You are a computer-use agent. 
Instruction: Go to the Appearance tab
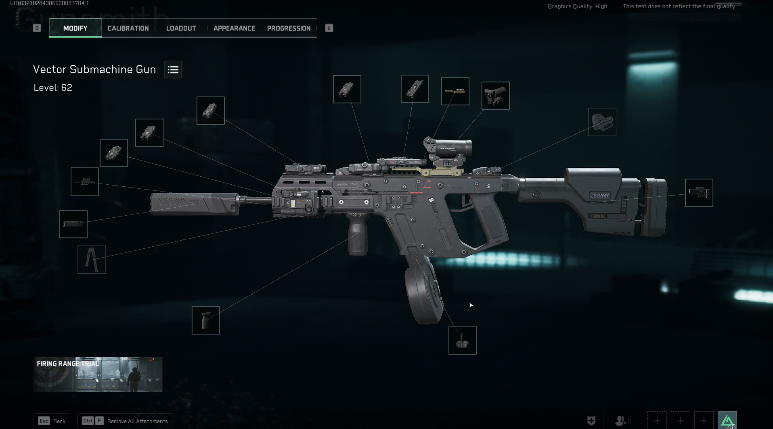click(234, 28)
